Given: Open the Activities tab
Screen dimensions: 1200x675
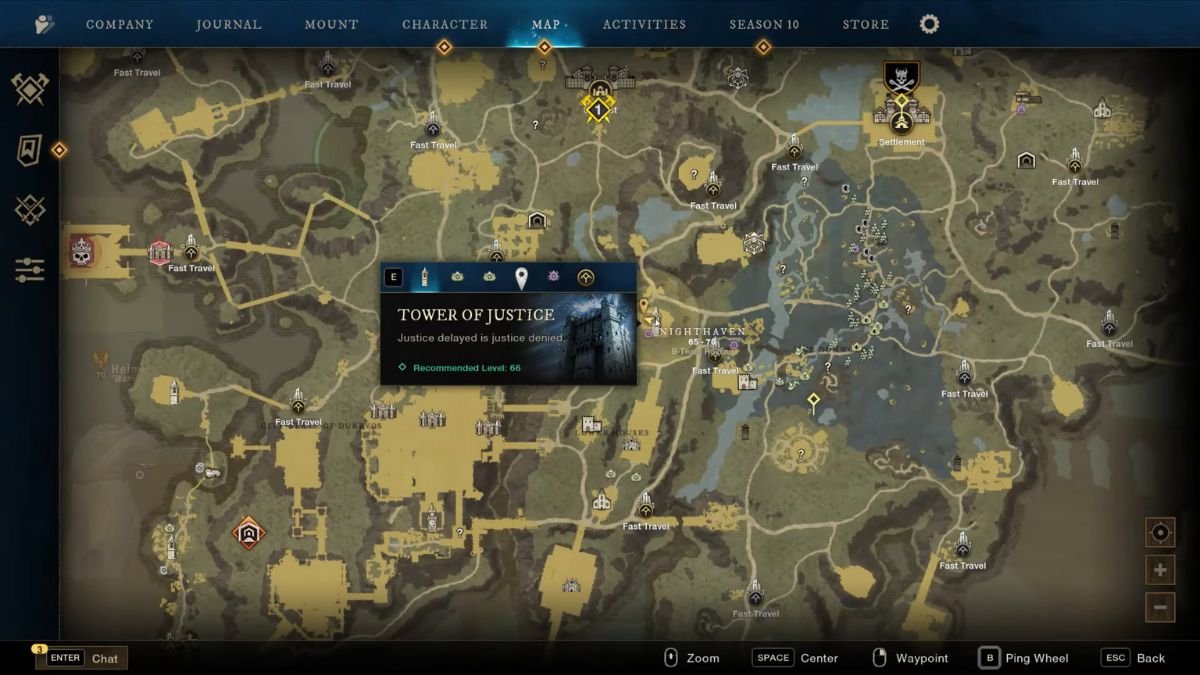Looking at the screenshot, I should pyautogui.click(x=644, y=24).
